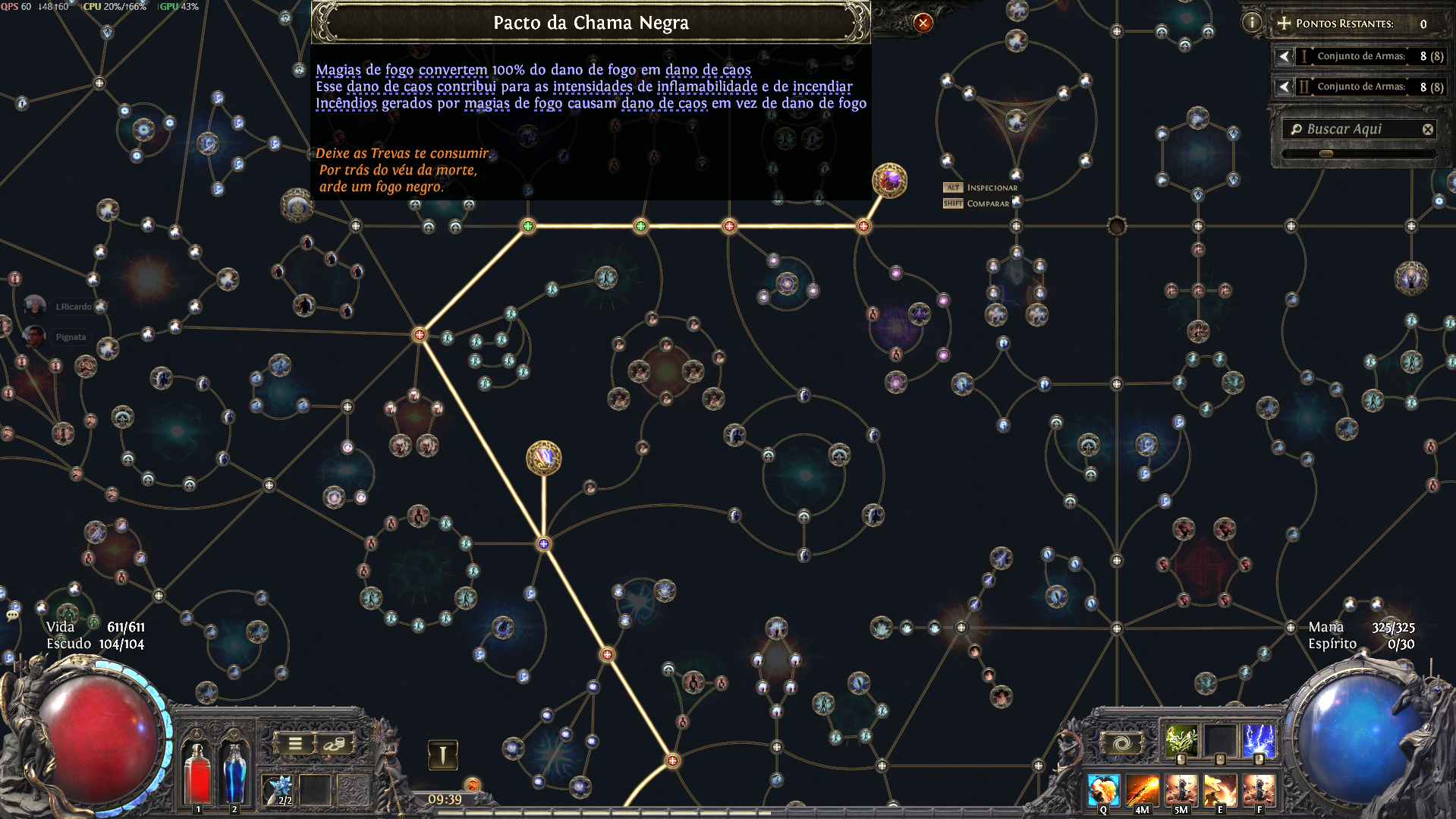Use the red life flask

[x=198, y=773]
